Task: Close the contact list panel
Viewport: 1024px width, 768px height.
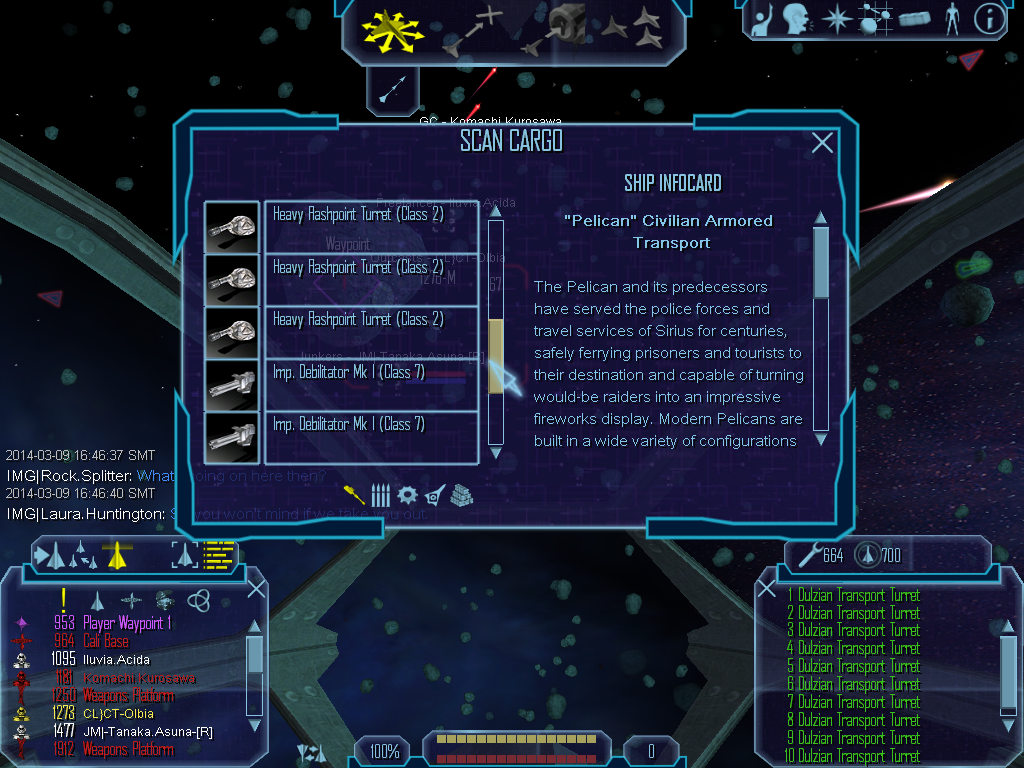Action: coord(256,589)
